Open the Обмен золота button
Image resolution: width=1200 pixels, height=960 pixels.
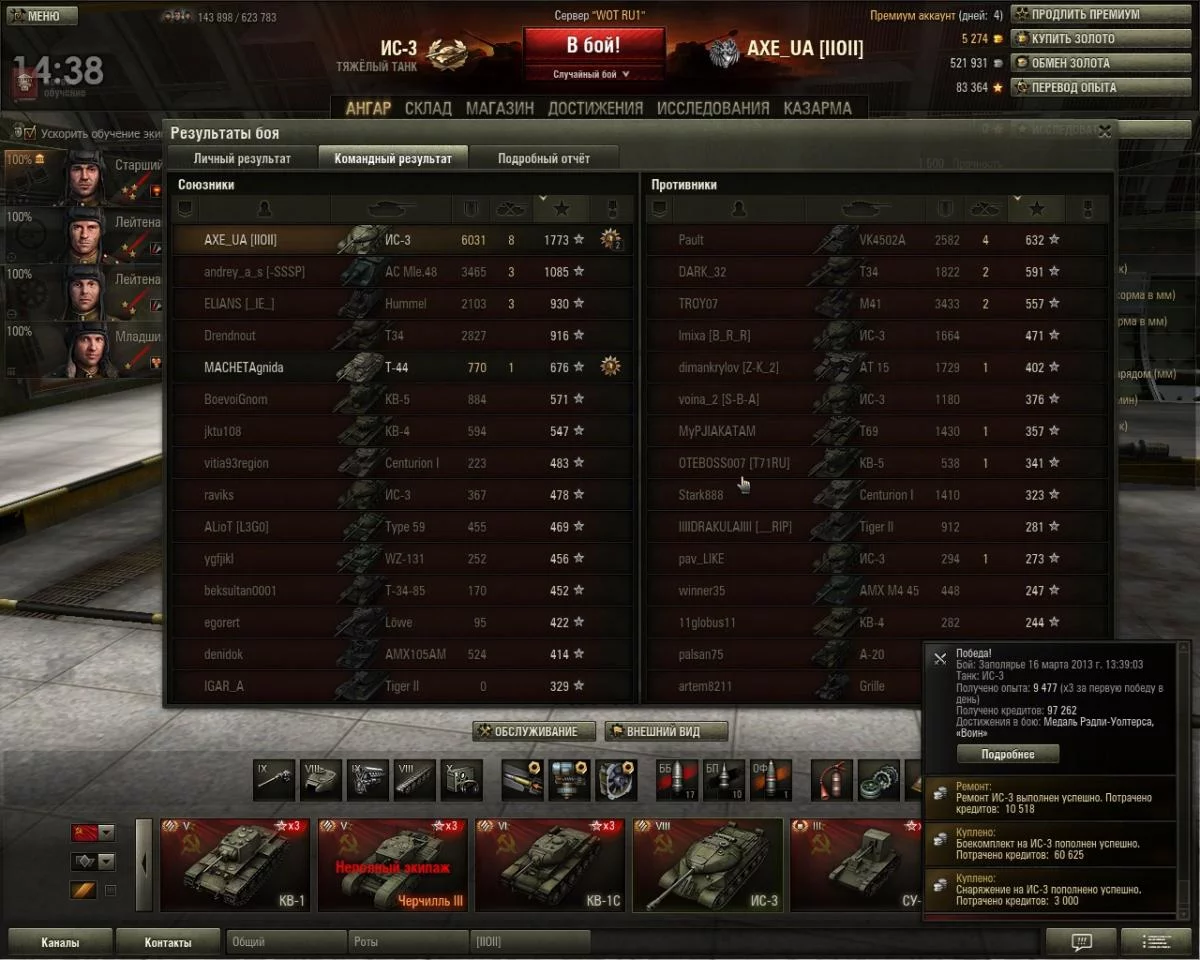click(1086, 63)
